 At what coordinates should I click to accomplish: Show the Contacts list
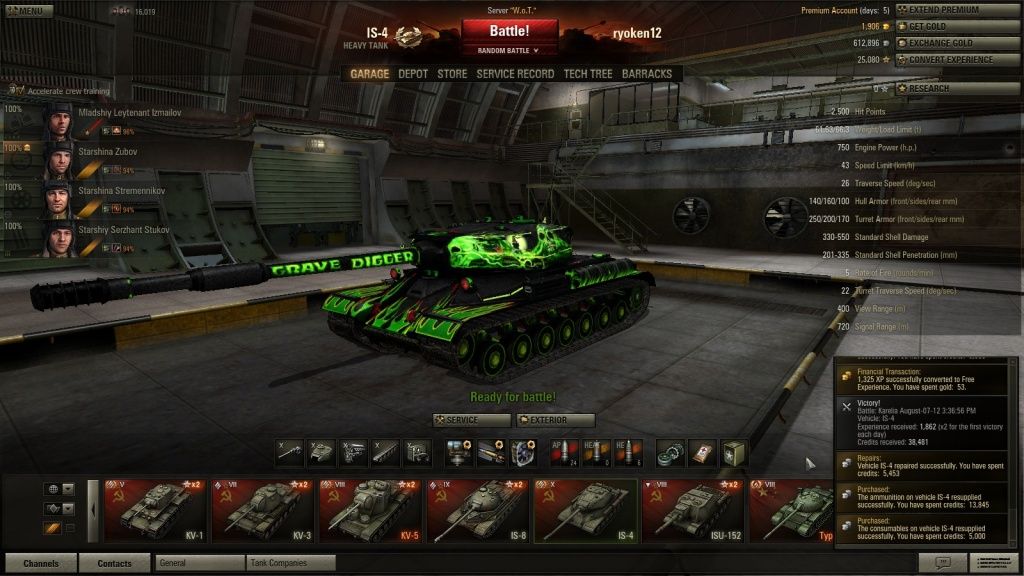click(x=114, y=563)
